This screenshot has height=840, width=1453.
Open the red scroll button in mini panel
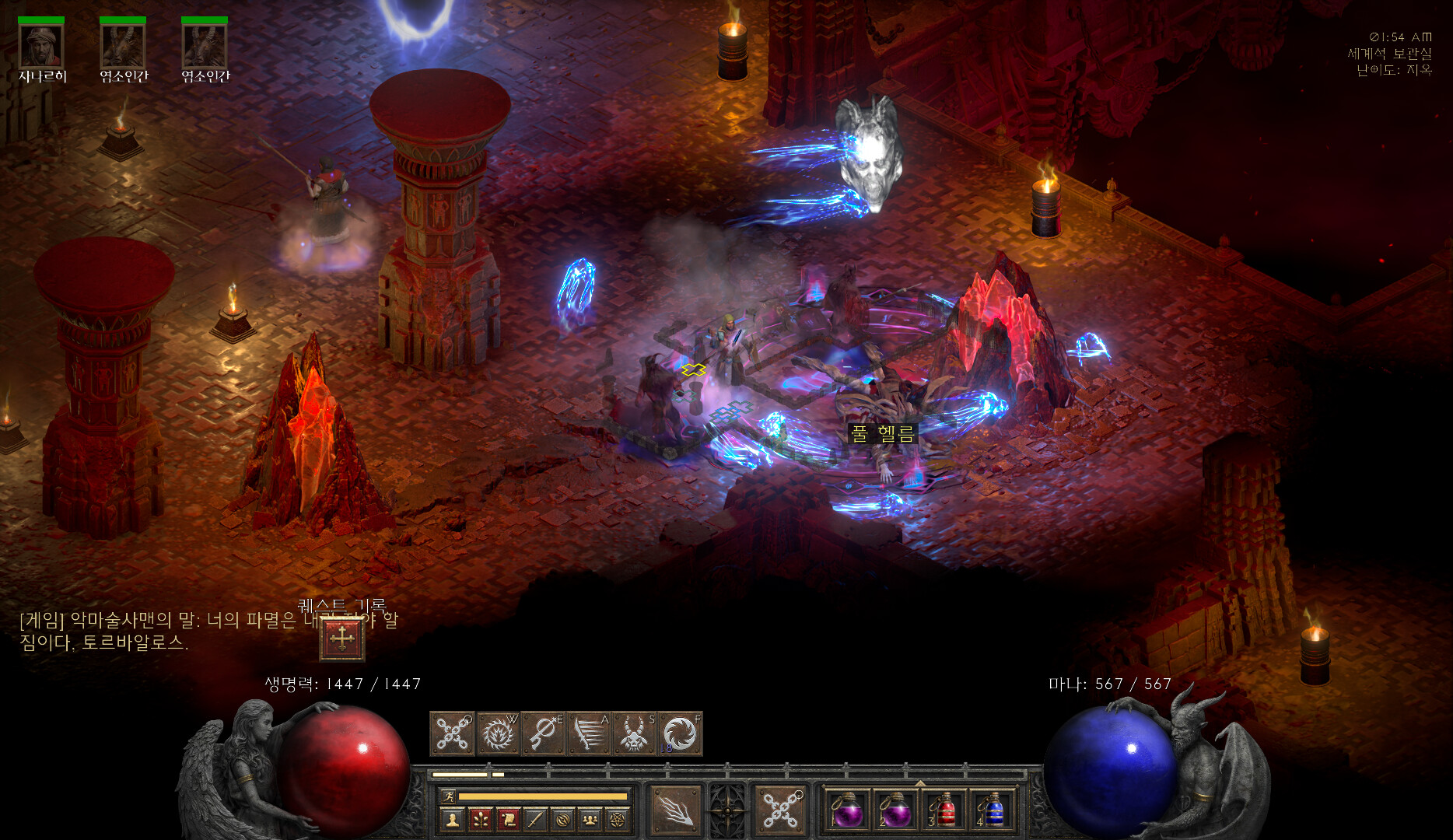click(x=508, y=819)
